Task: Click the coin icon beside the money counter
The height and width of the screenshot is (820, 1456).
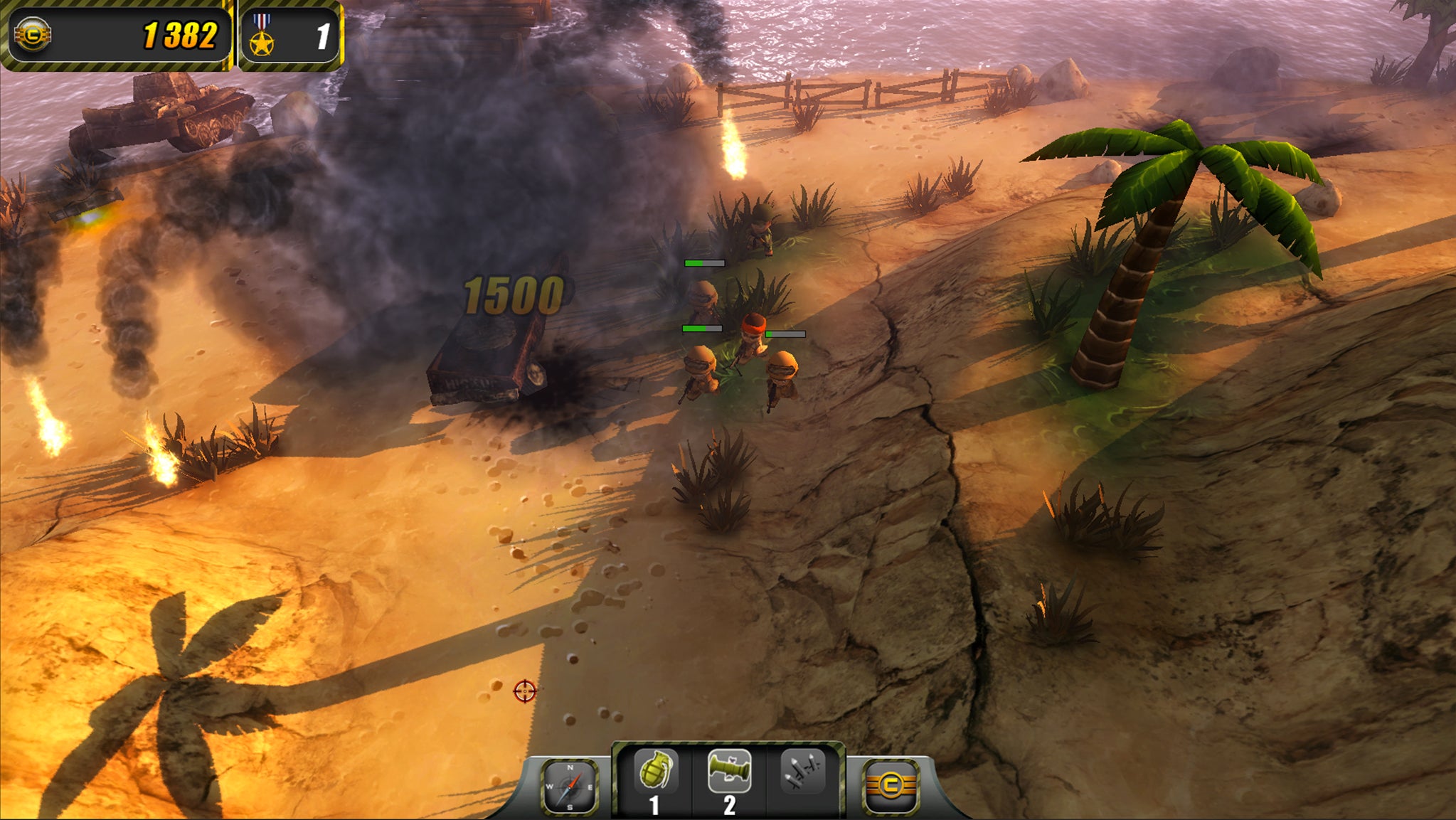Action: click(32, 33)
